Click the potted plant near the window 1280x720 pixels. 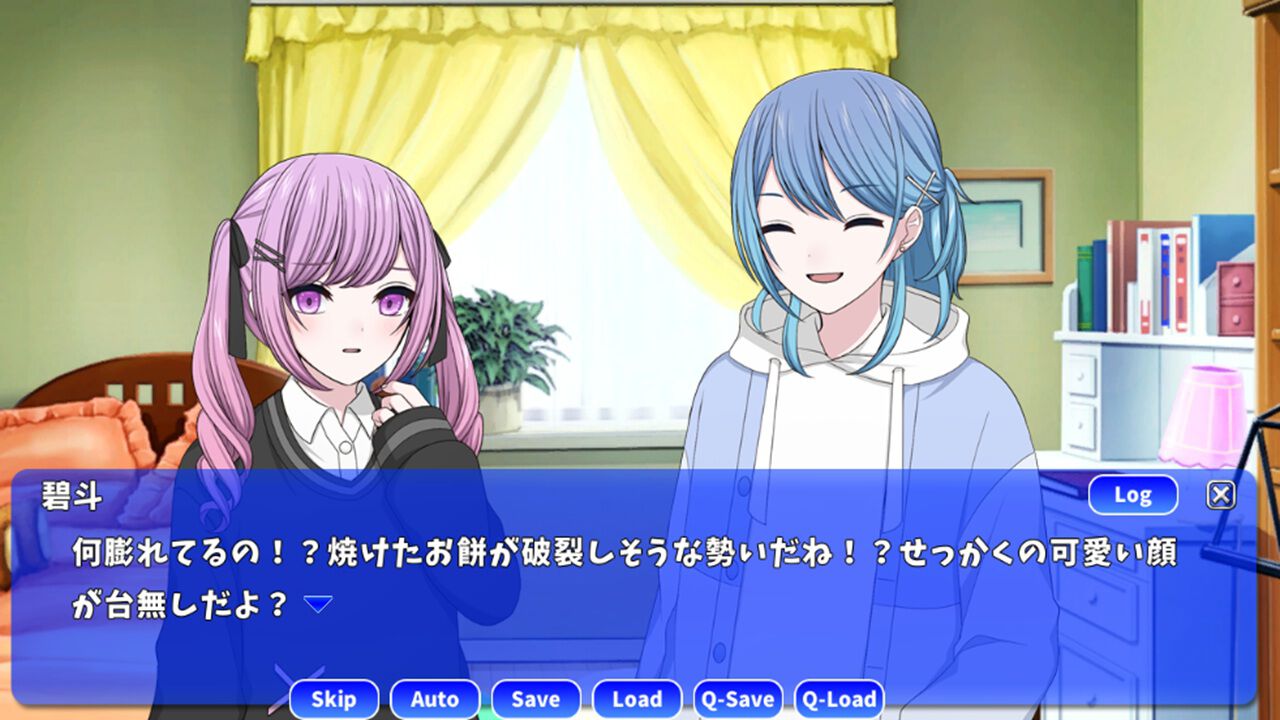click(x=500, y=340)
